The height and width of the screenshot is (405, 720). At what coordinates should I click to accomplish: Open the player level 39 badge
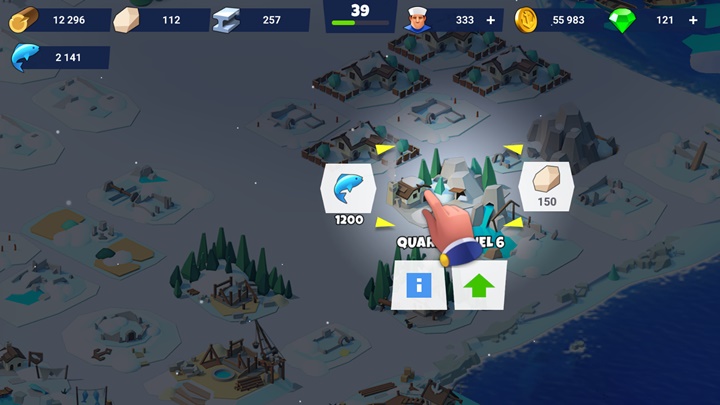(x=360, y=14)
